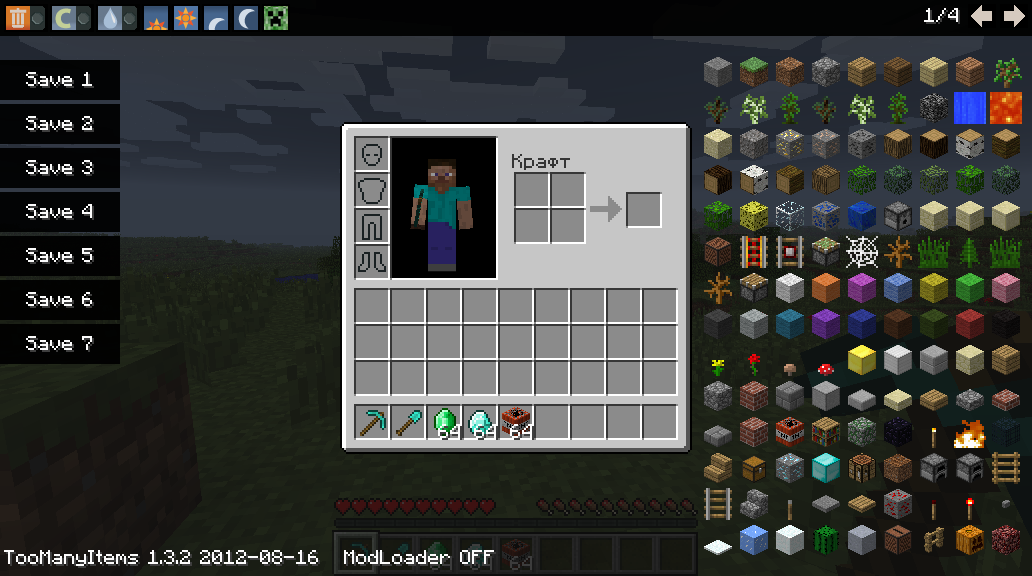Go to the previous item page arrow
The image size is (1032, 576).
click(x=982, y=16)
